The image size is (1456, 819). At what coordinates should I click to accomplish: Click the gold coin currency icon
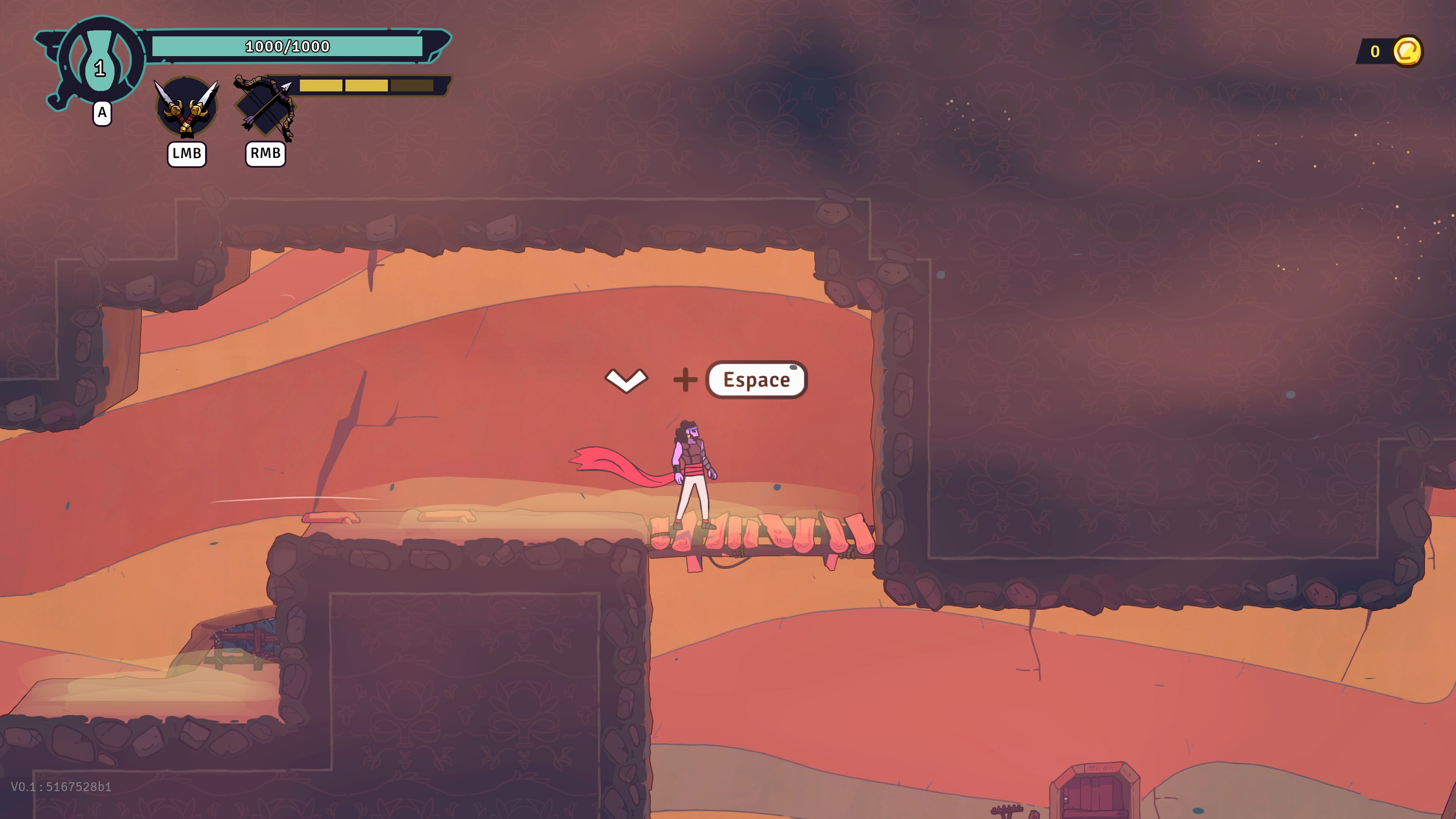1407,52
